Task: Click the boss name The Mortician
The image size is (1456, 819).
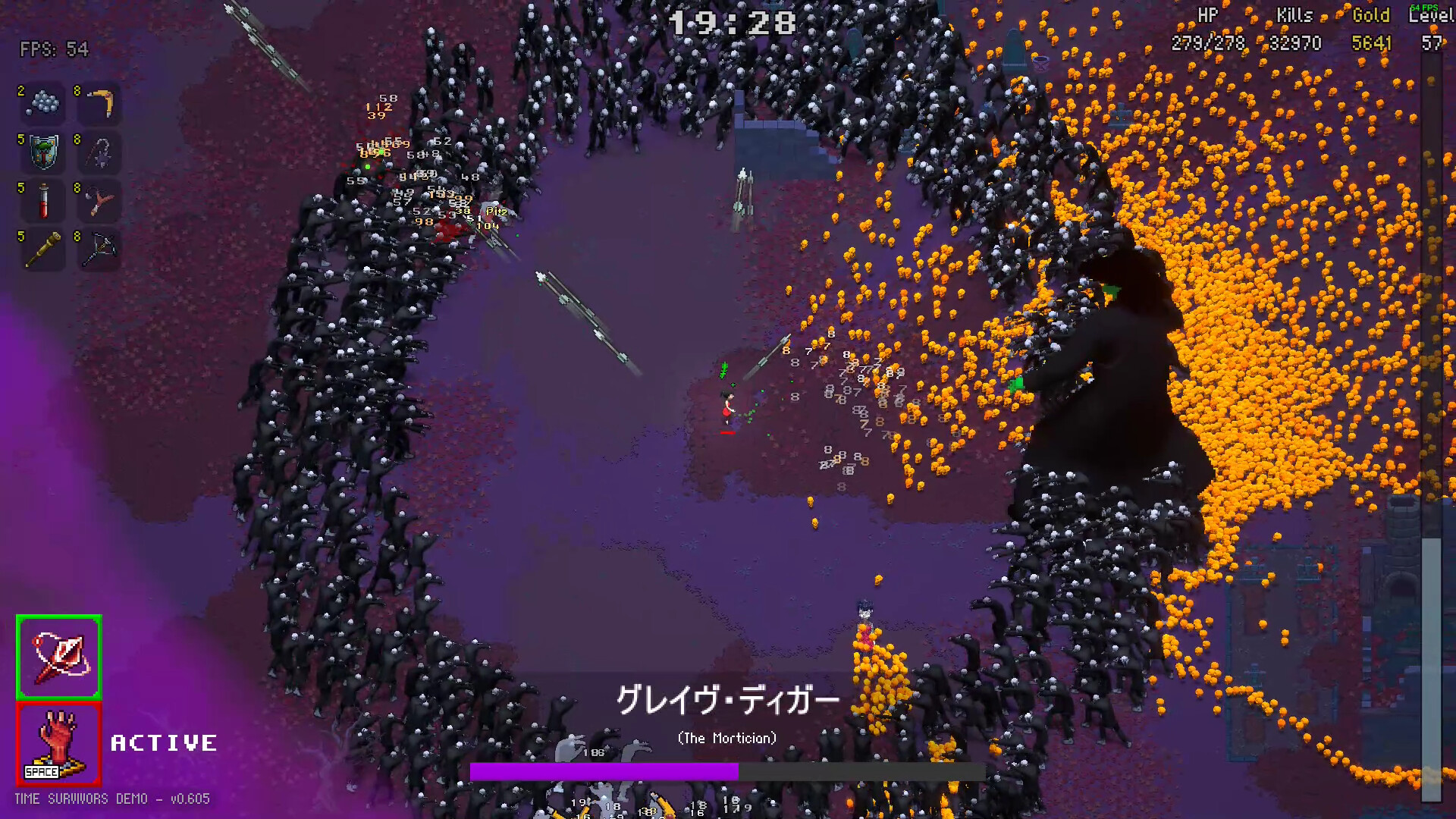Action: 728,736
